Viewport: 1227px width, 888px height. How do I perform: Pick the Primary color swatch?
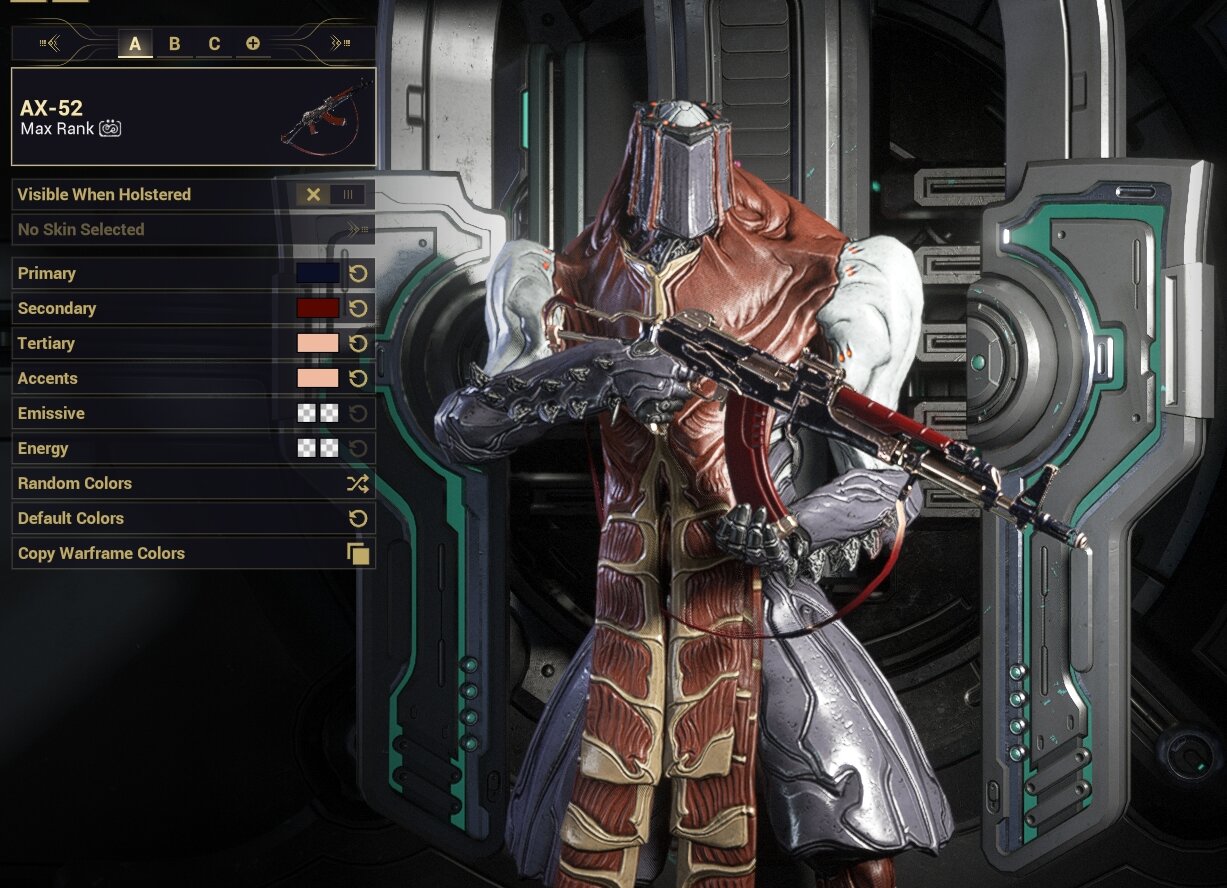click(x=318, y=273)
